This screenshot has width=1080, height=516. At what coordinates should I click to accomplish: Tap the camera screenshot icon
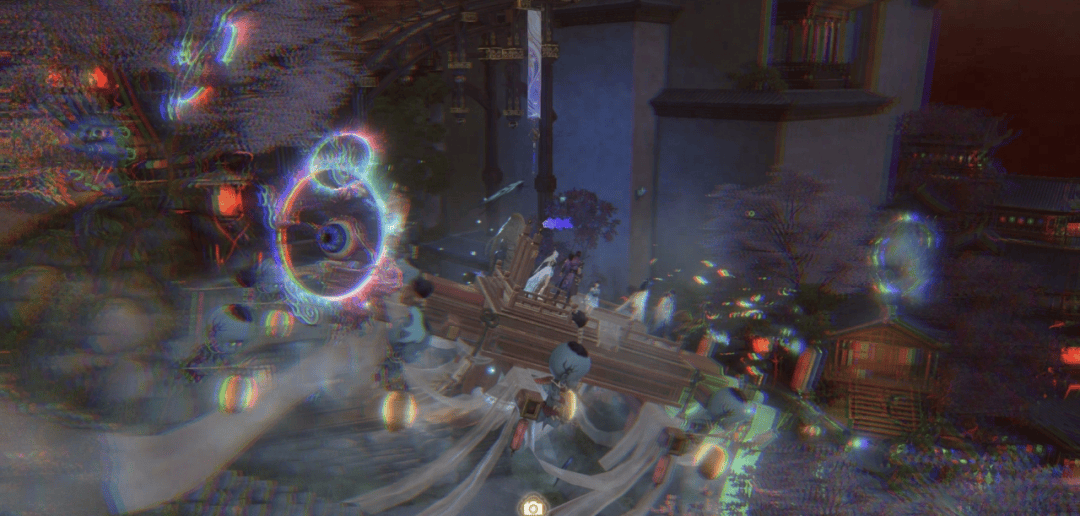click(533, 506)
